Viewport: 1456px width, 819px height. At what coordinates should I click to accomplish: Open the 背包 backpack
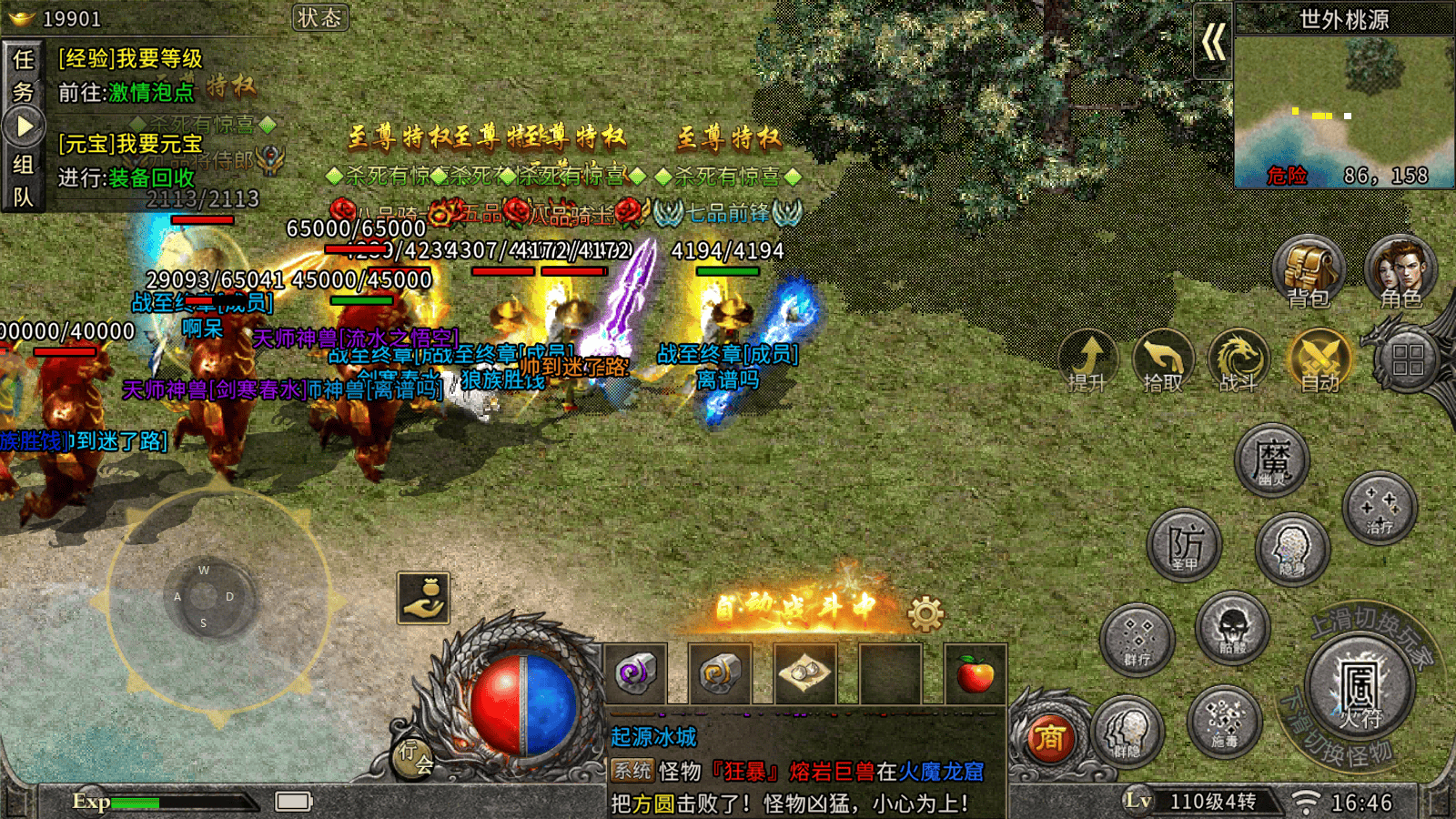point(1309,271)
